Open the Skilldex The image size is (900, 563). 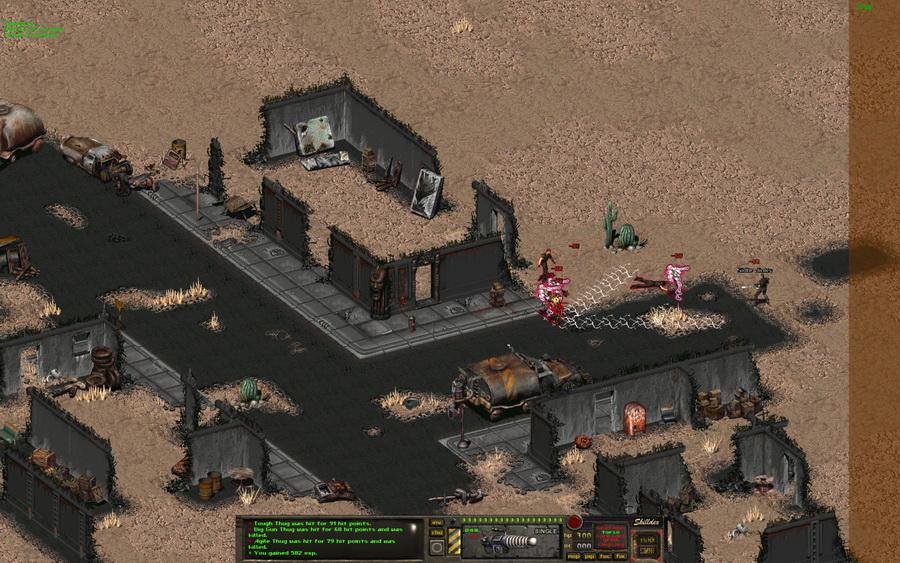click(x=645, y=522)
